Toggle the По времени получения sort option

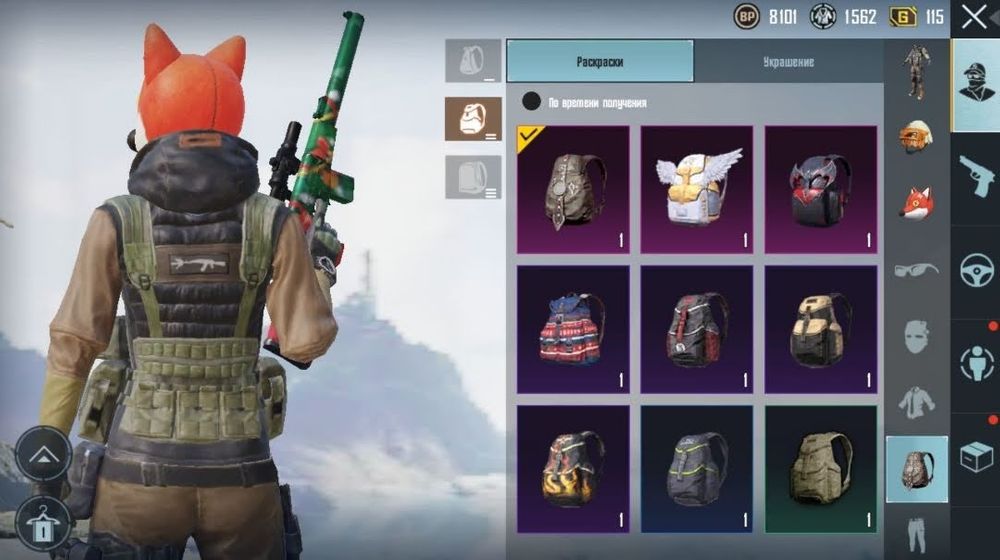[x=532, y=102]
